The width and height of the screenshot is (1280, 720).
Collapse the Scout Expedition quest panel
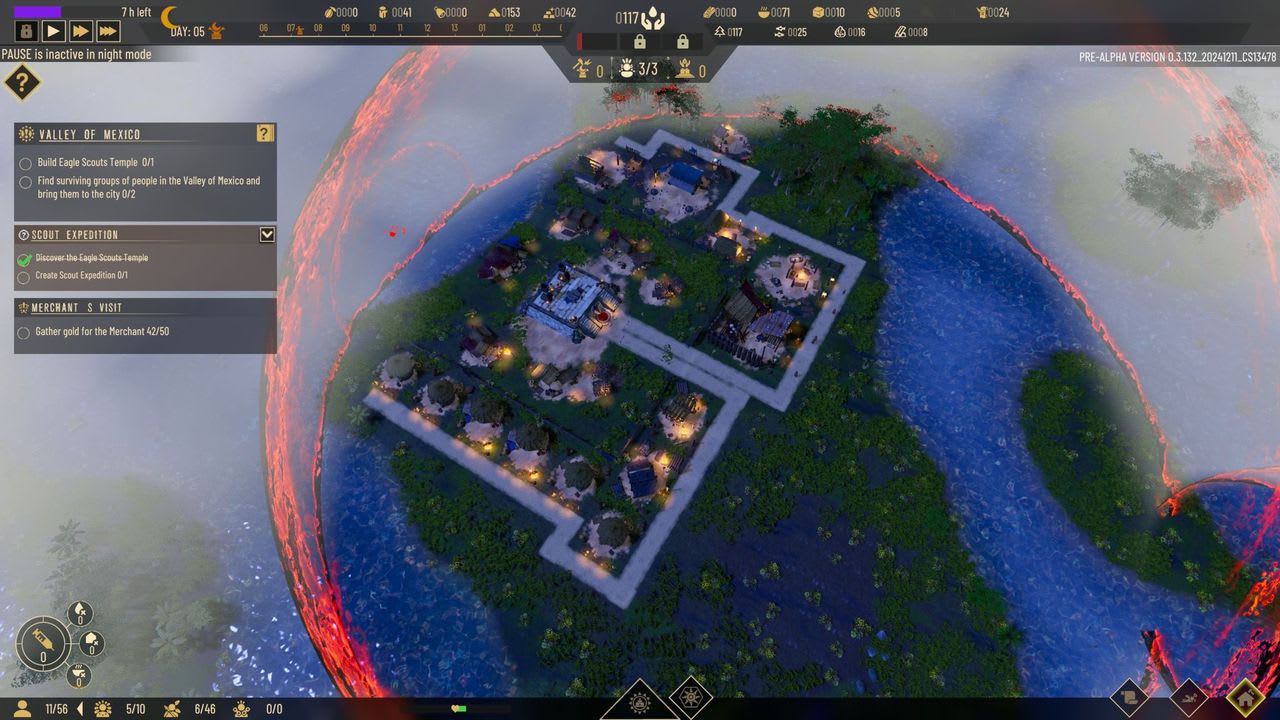pyautogui.click(x=267, y=235)
